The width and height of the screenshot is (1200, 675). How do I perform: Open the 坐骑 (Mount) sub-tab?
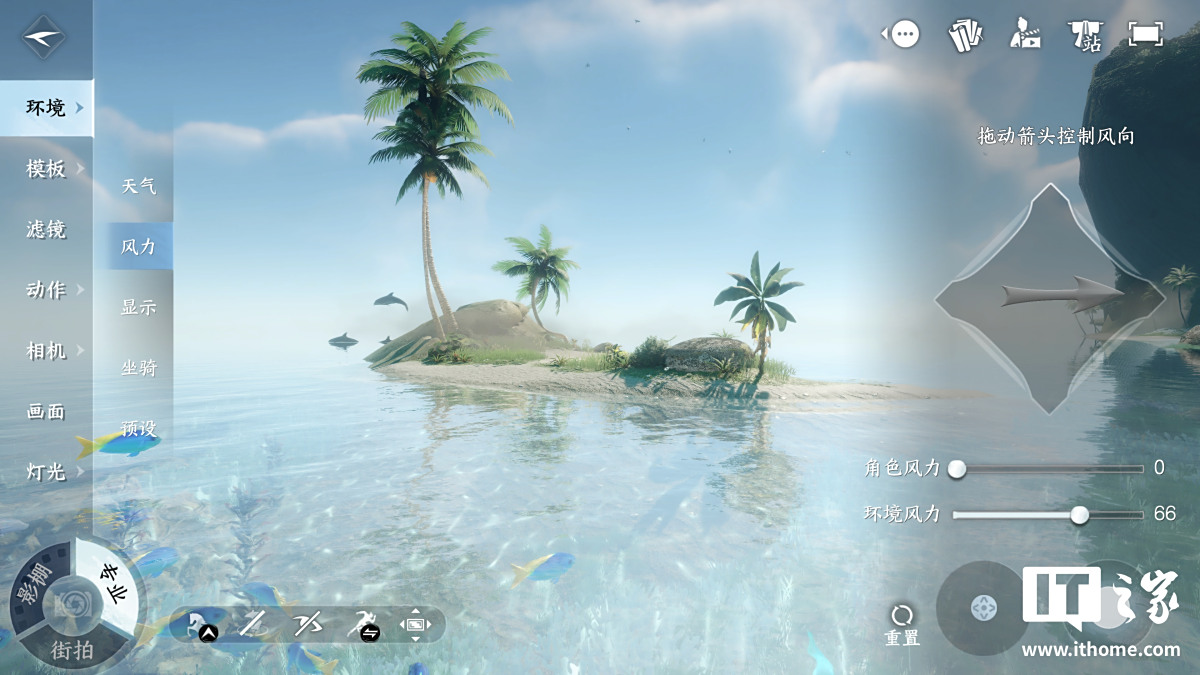click(139, 368)
